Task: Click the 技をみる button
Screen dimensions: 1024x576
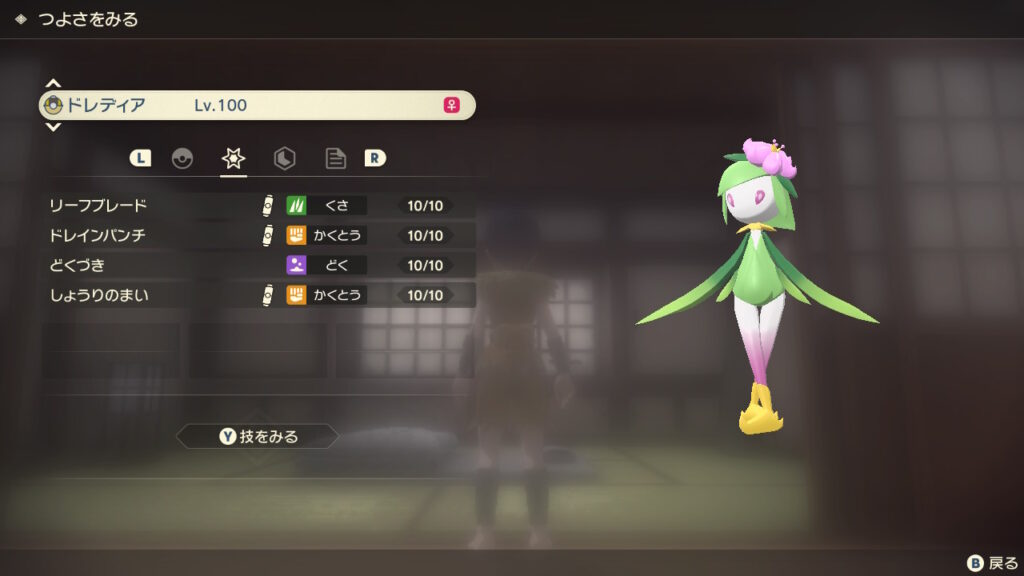Action: [258, 436]
